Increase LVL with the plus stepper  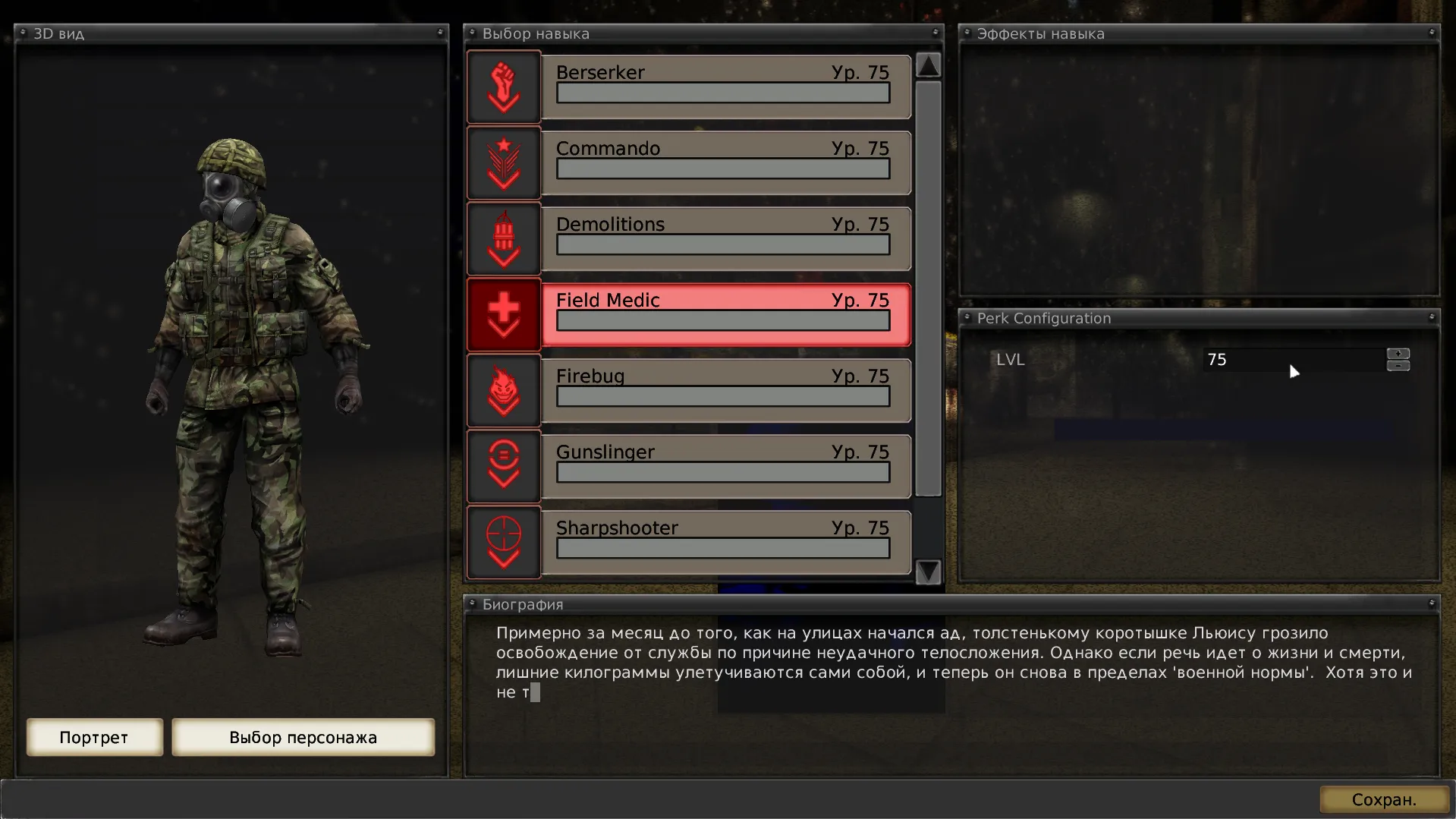1398,354
